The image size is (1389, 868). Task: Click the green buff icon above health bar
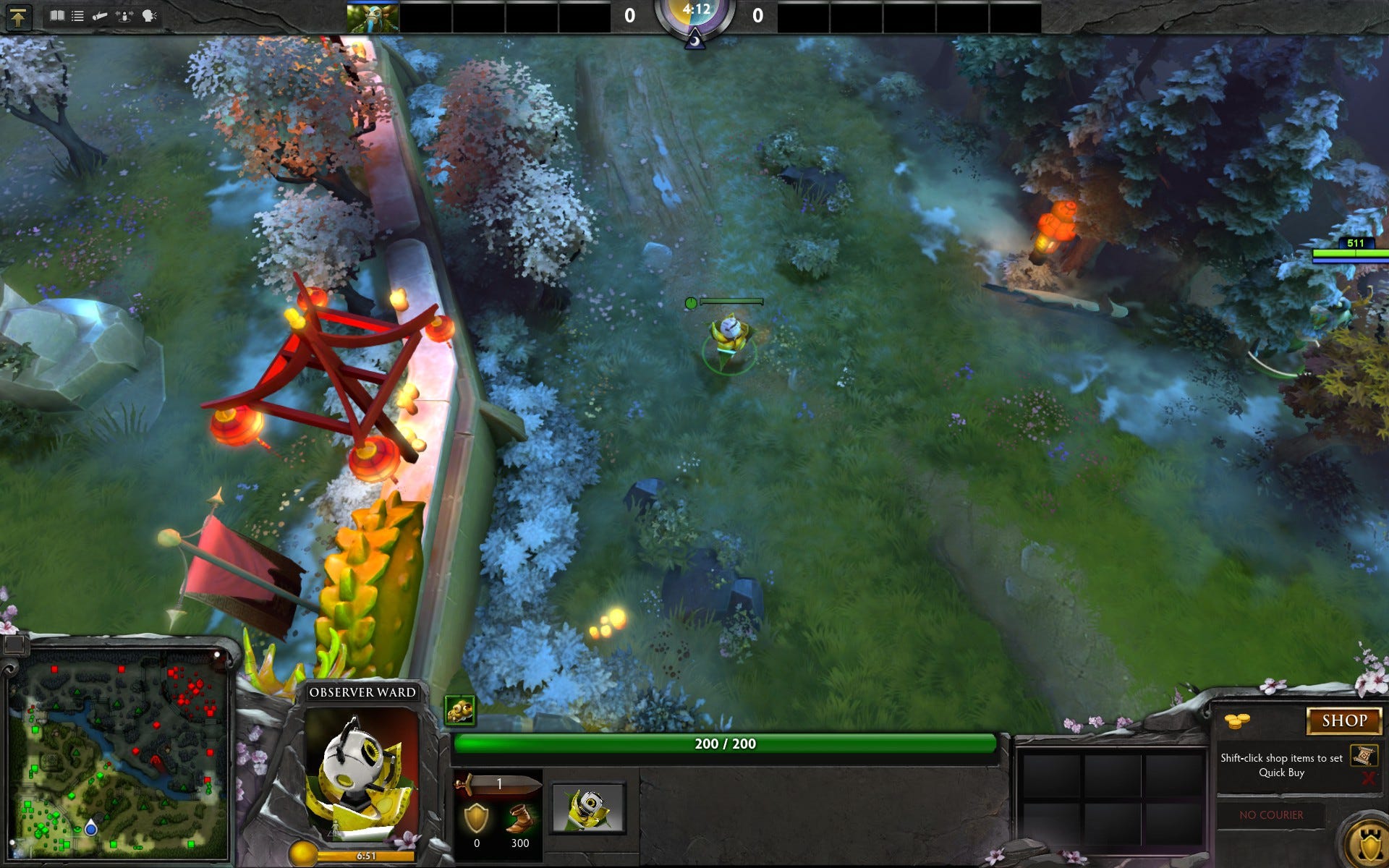[x=459, y=710]
